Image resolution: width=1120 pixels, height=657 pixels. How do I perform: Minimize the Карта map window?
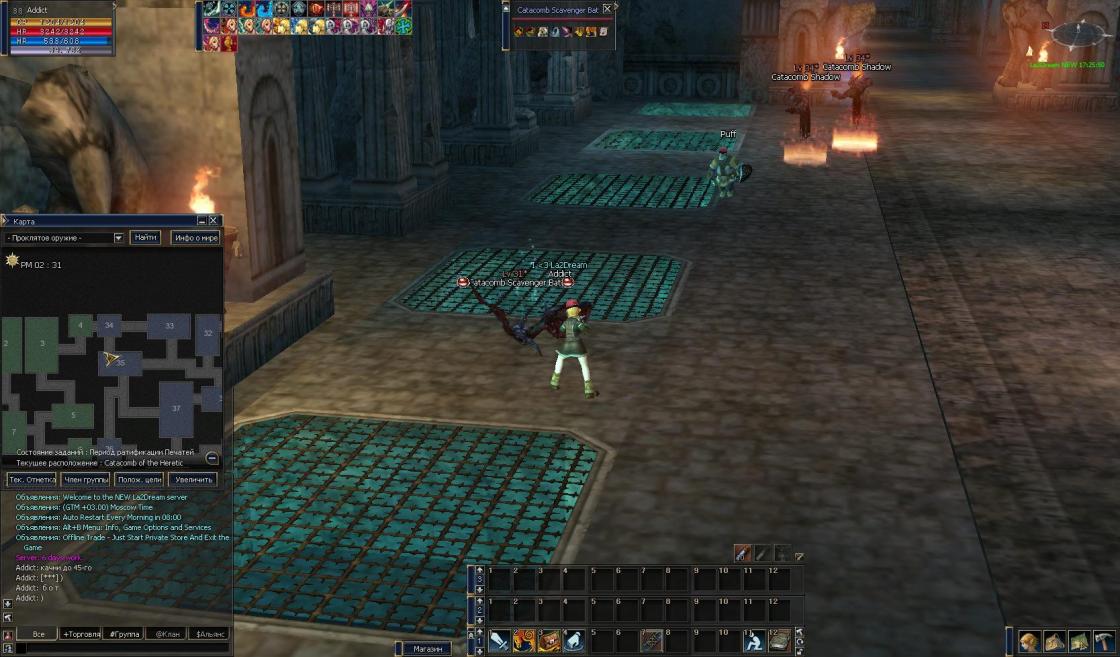point(202,220)
